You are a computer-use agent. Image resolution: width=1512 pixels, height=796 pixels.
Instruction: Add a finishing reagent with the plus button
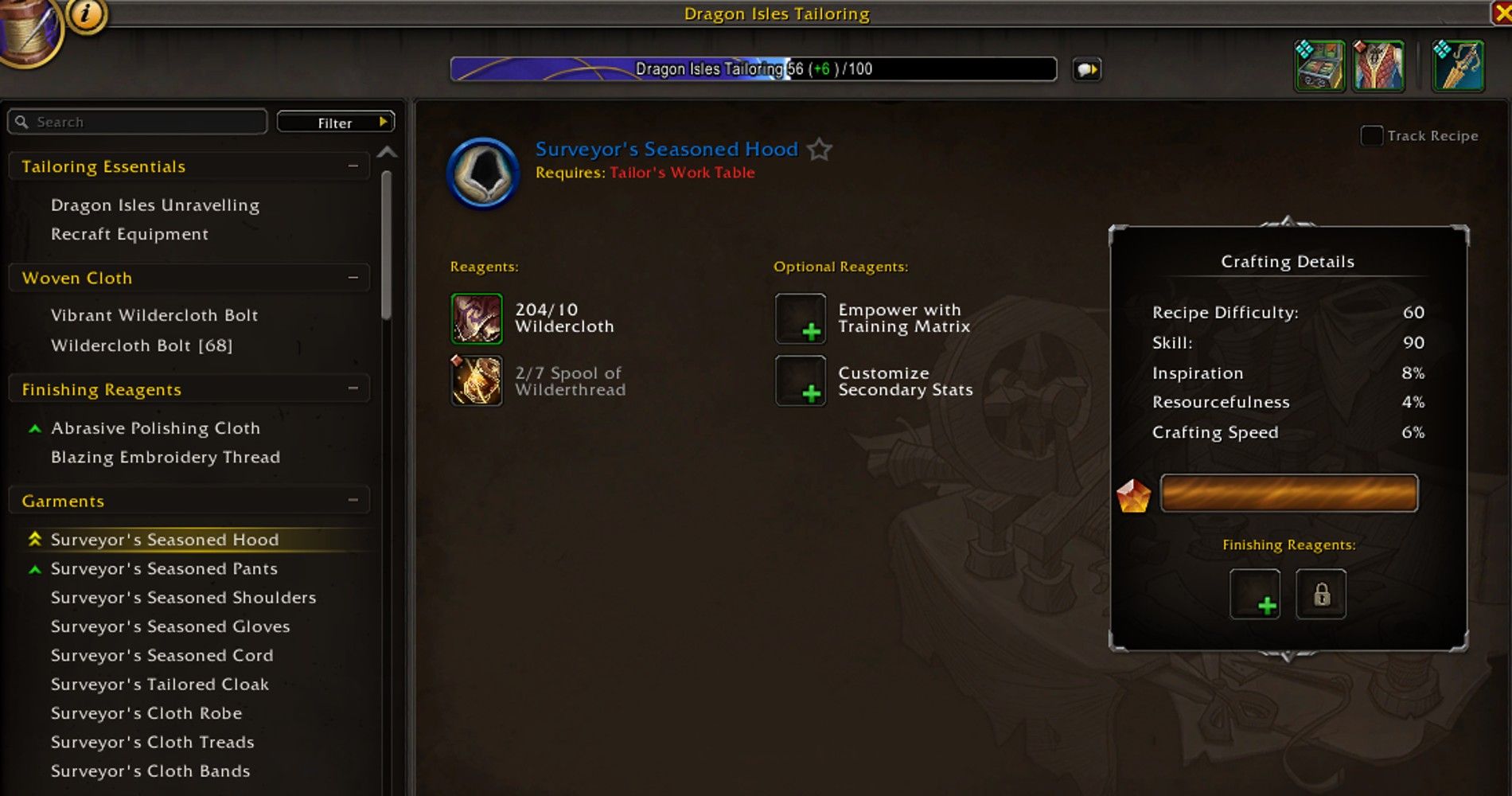[x=1254, y=595]
